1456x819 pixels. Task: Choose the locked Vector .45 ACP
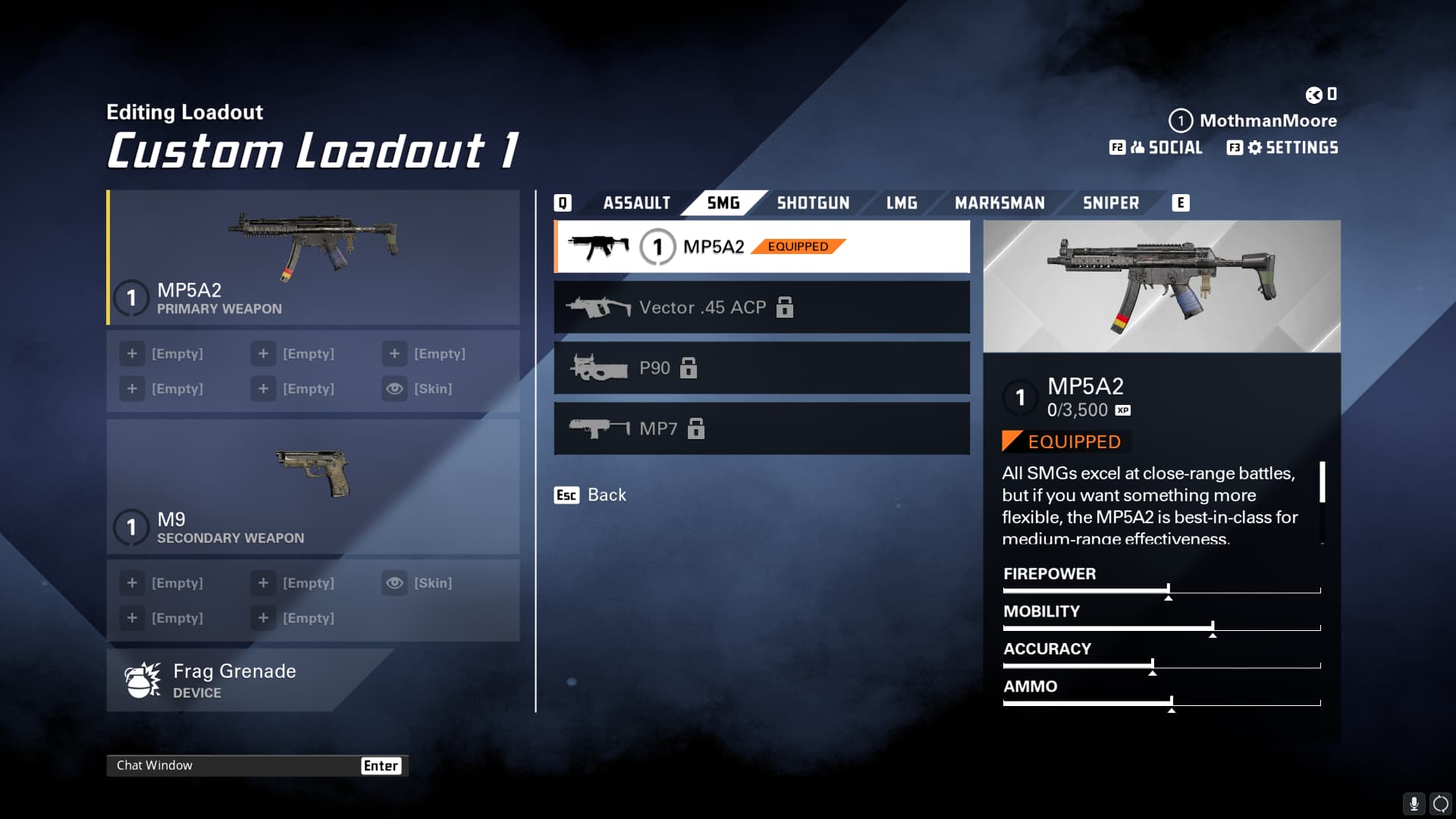(x=761, y=307)
